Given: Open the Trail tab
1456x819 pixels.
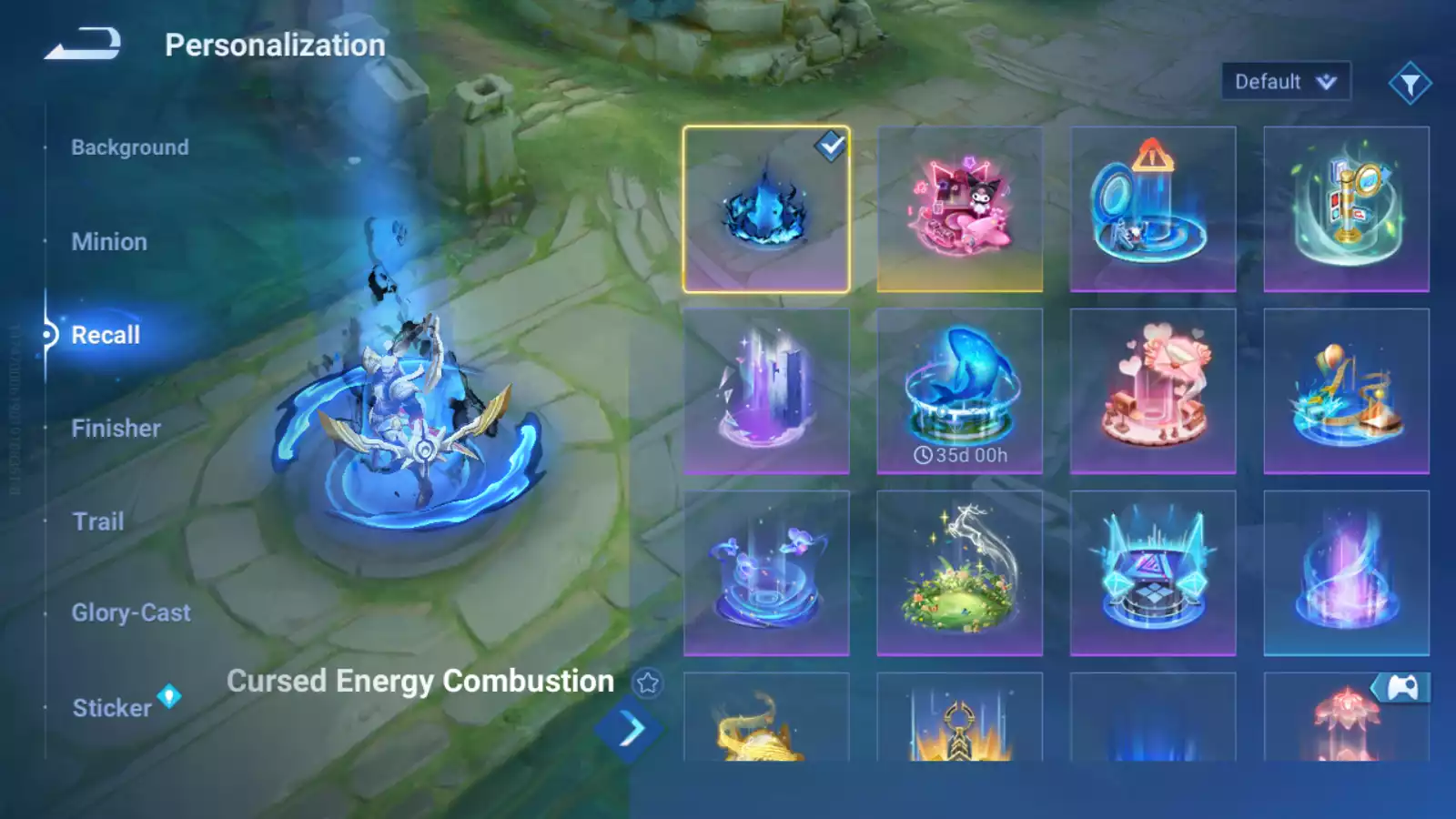Looking at the screenshot, I should point(98,521).
